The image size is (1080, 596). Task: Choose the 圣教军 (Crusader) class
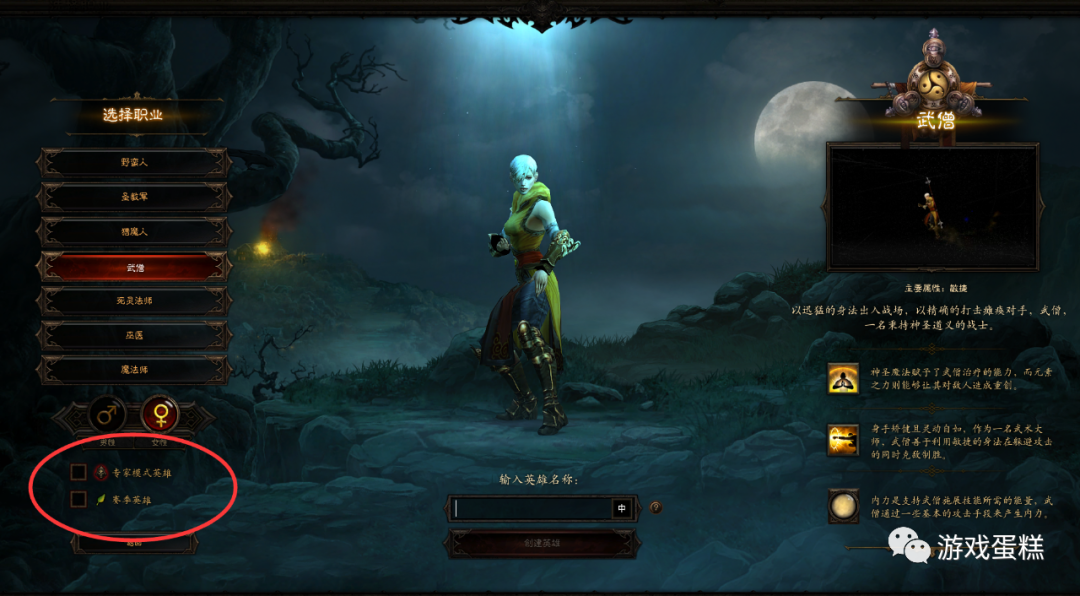(x=134, y=197)
